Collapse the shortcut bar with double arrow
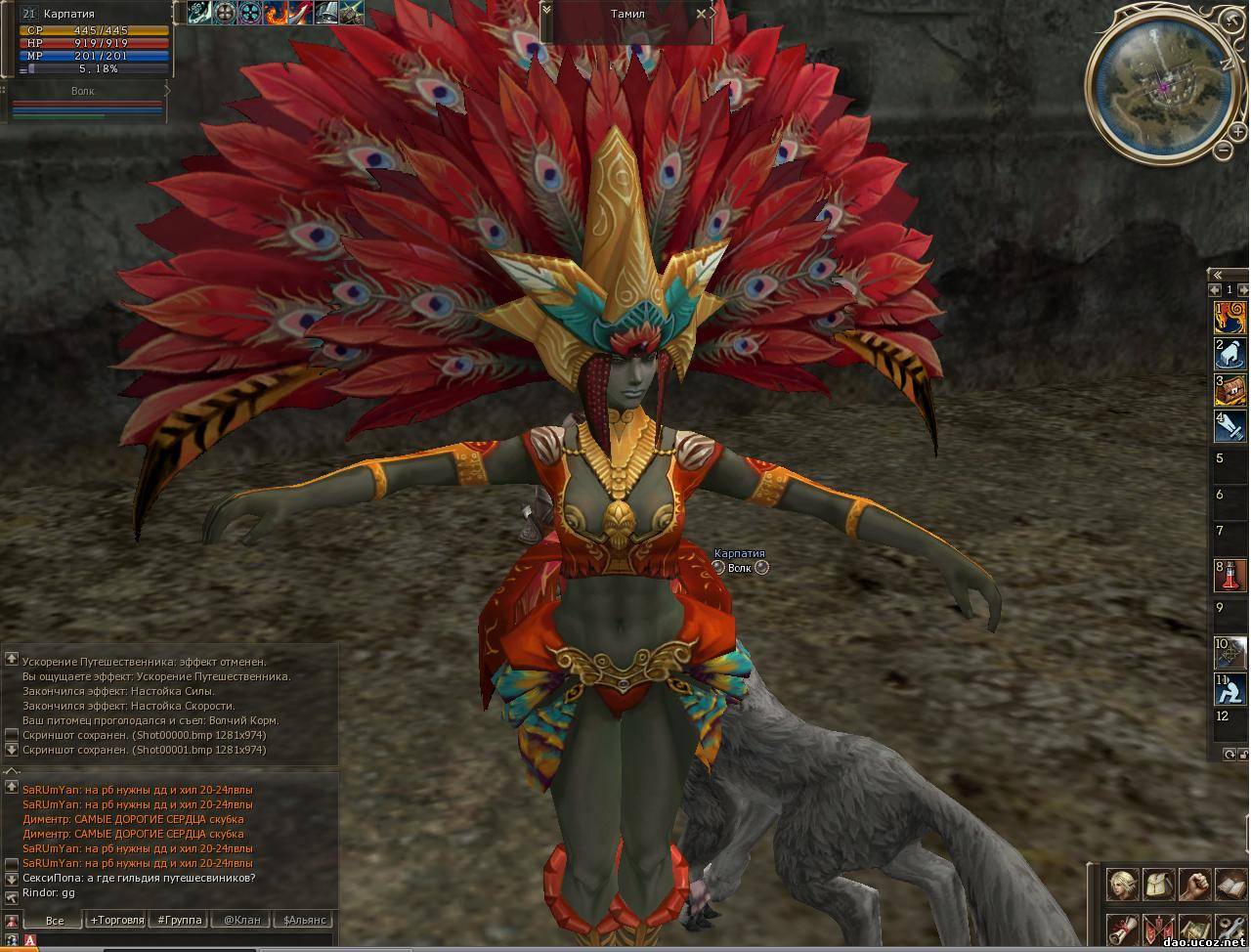The image size is (1251, 952). 1217,275
